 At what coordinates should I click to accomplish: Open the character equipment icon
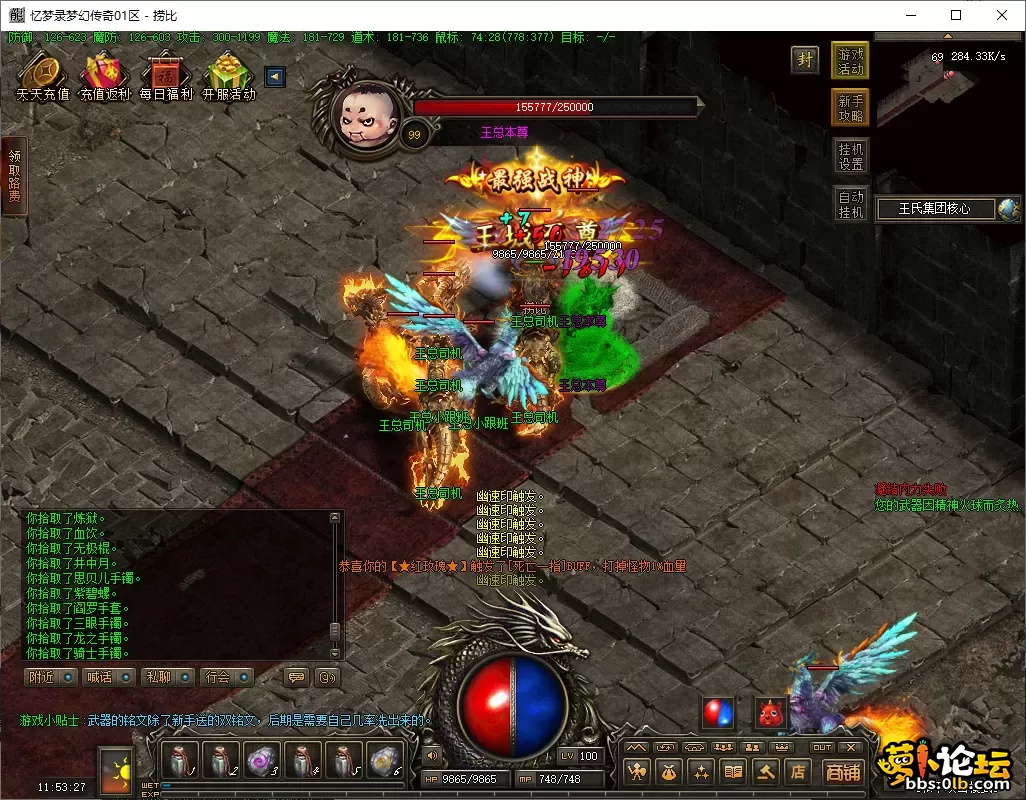[x=637, y=771]
